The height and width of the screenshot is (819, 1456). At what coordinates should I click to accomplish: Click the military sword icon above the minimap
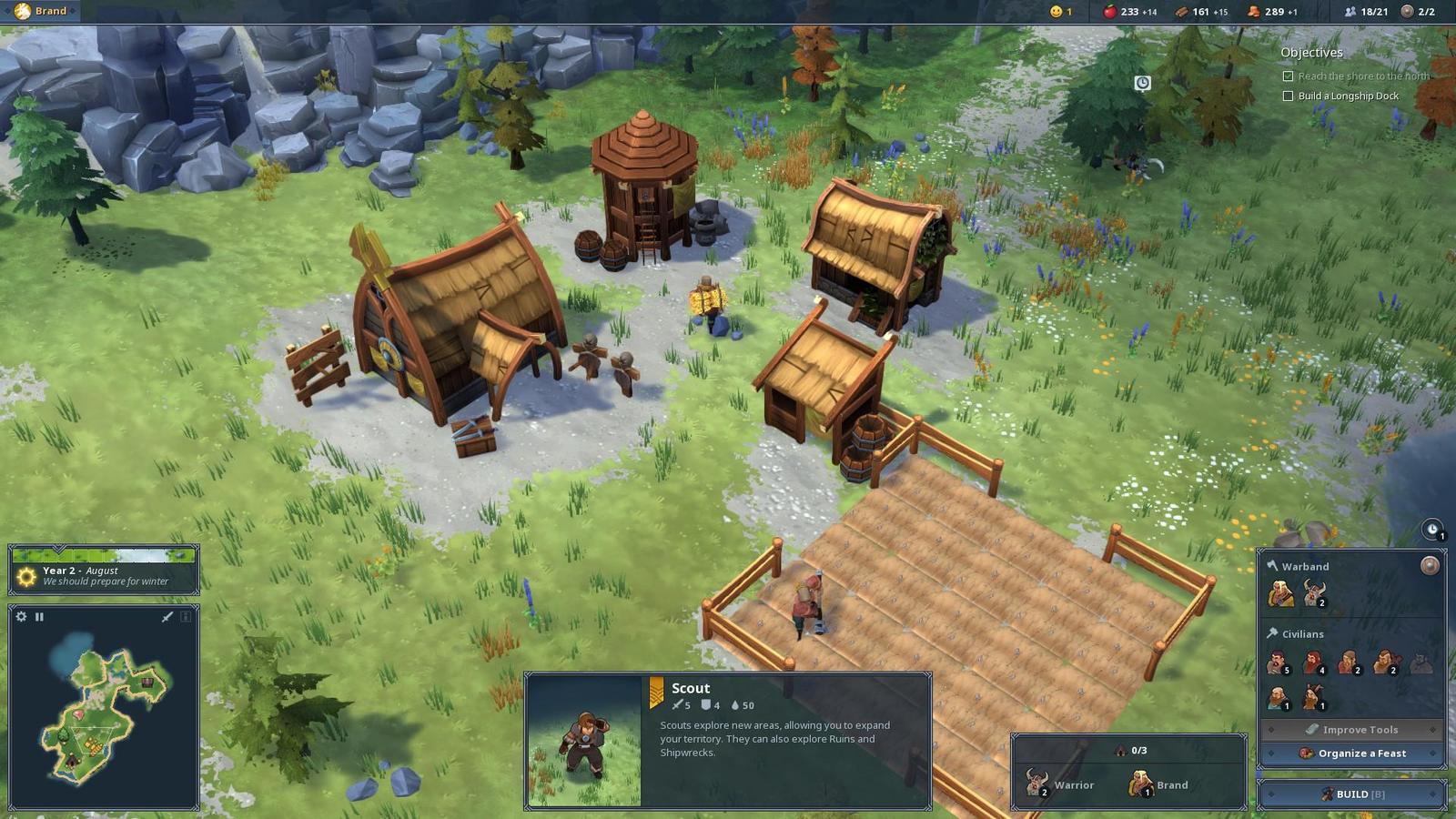pos(167,617)
